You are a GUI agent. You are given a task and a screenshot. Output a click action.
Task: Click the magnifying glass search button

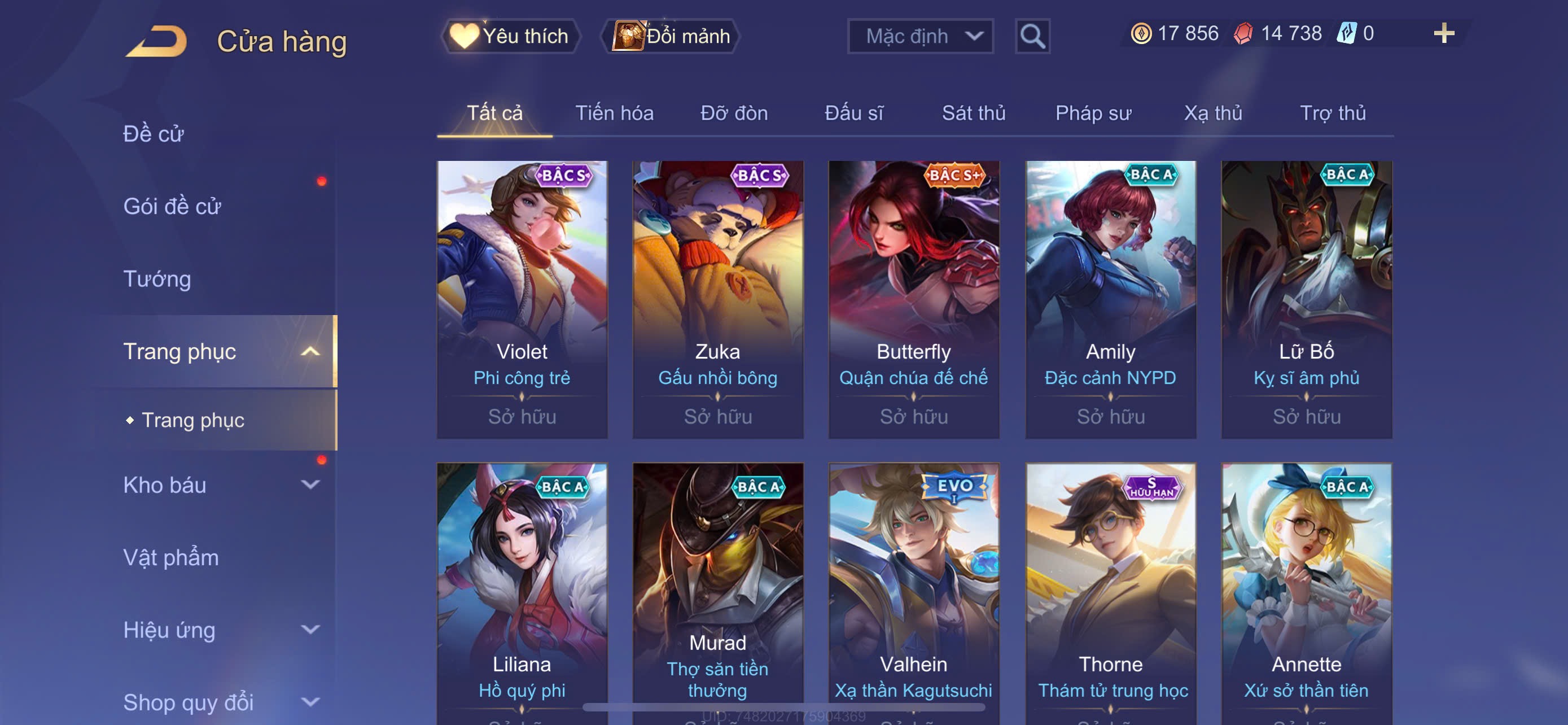coord(1032,37)
